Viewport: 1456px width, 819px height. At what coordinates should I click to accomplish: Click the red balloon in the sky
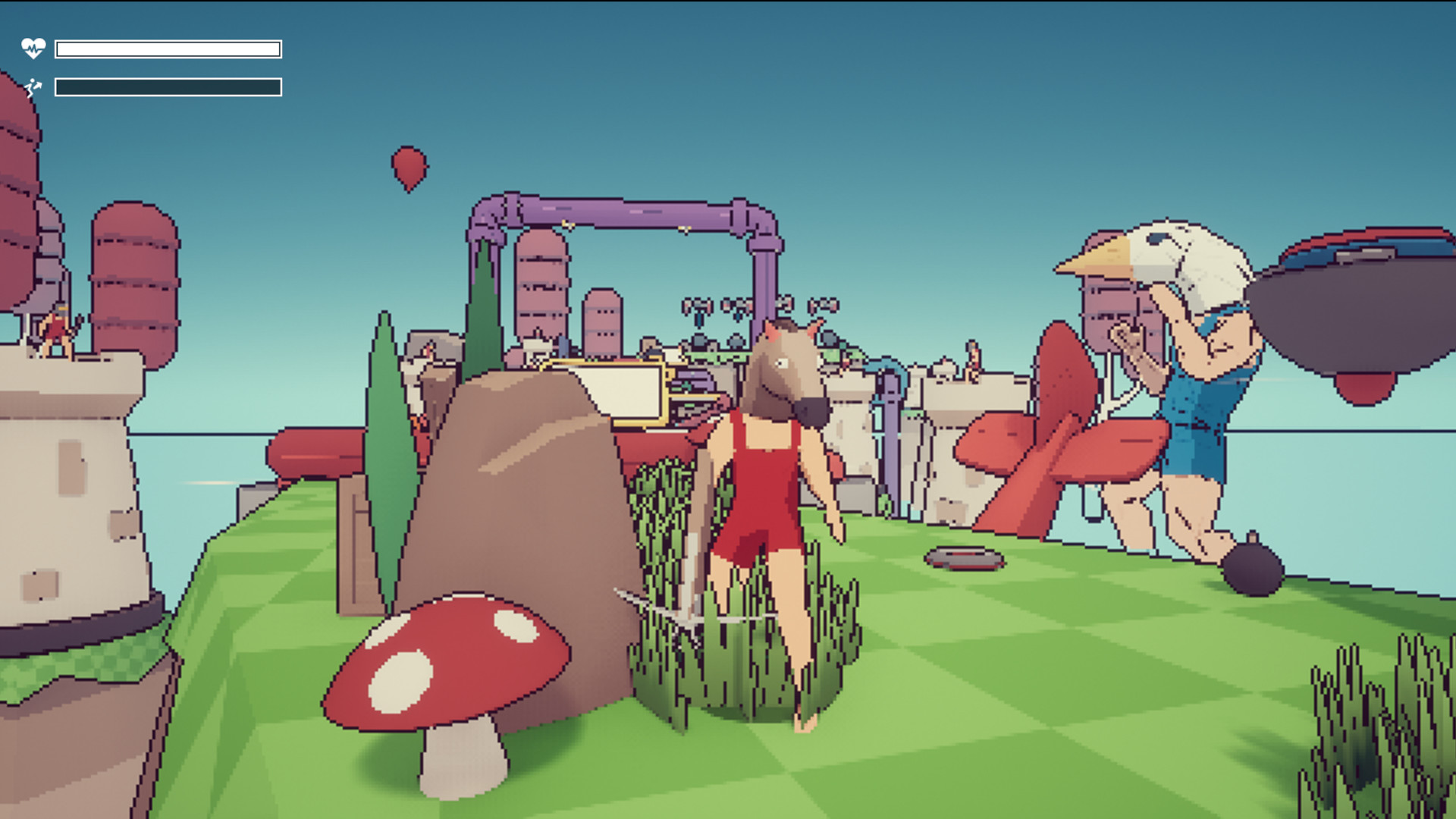pyautogui.click(x=410, y=165)
